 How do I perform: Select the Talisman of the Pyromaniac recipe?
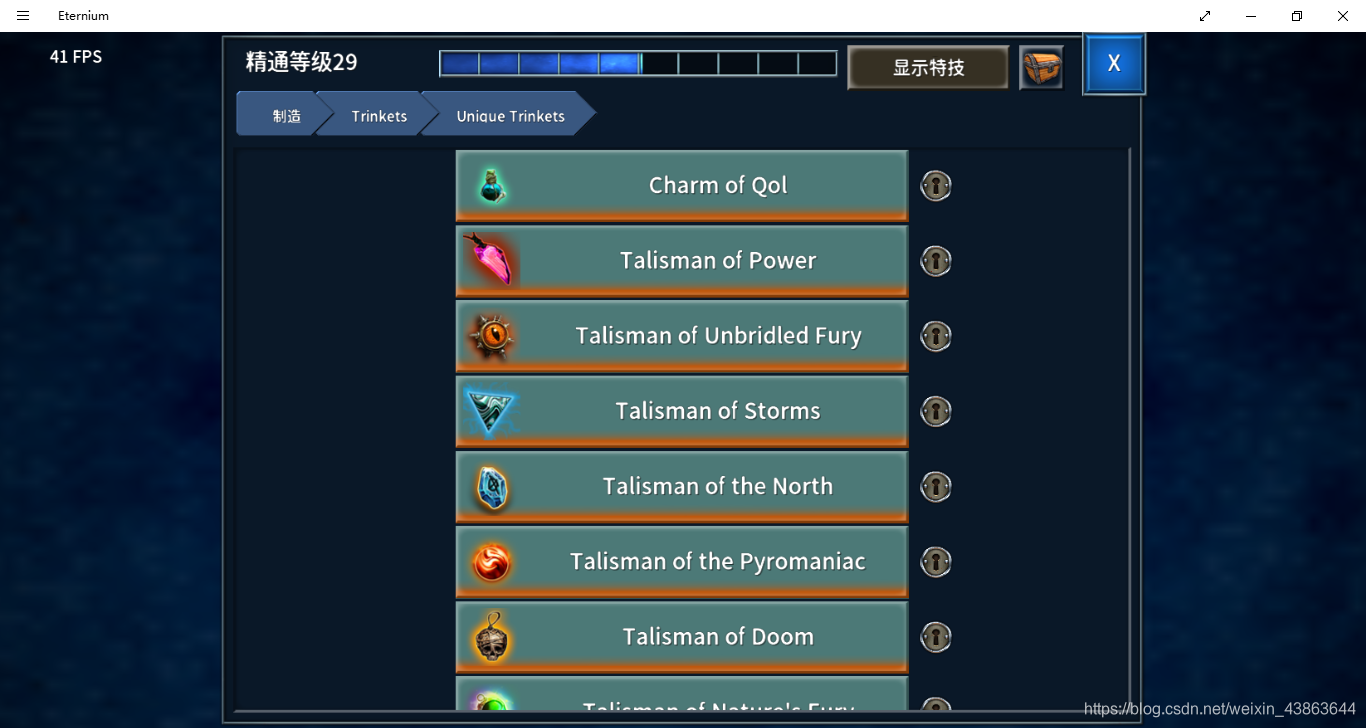coord(681,561)
